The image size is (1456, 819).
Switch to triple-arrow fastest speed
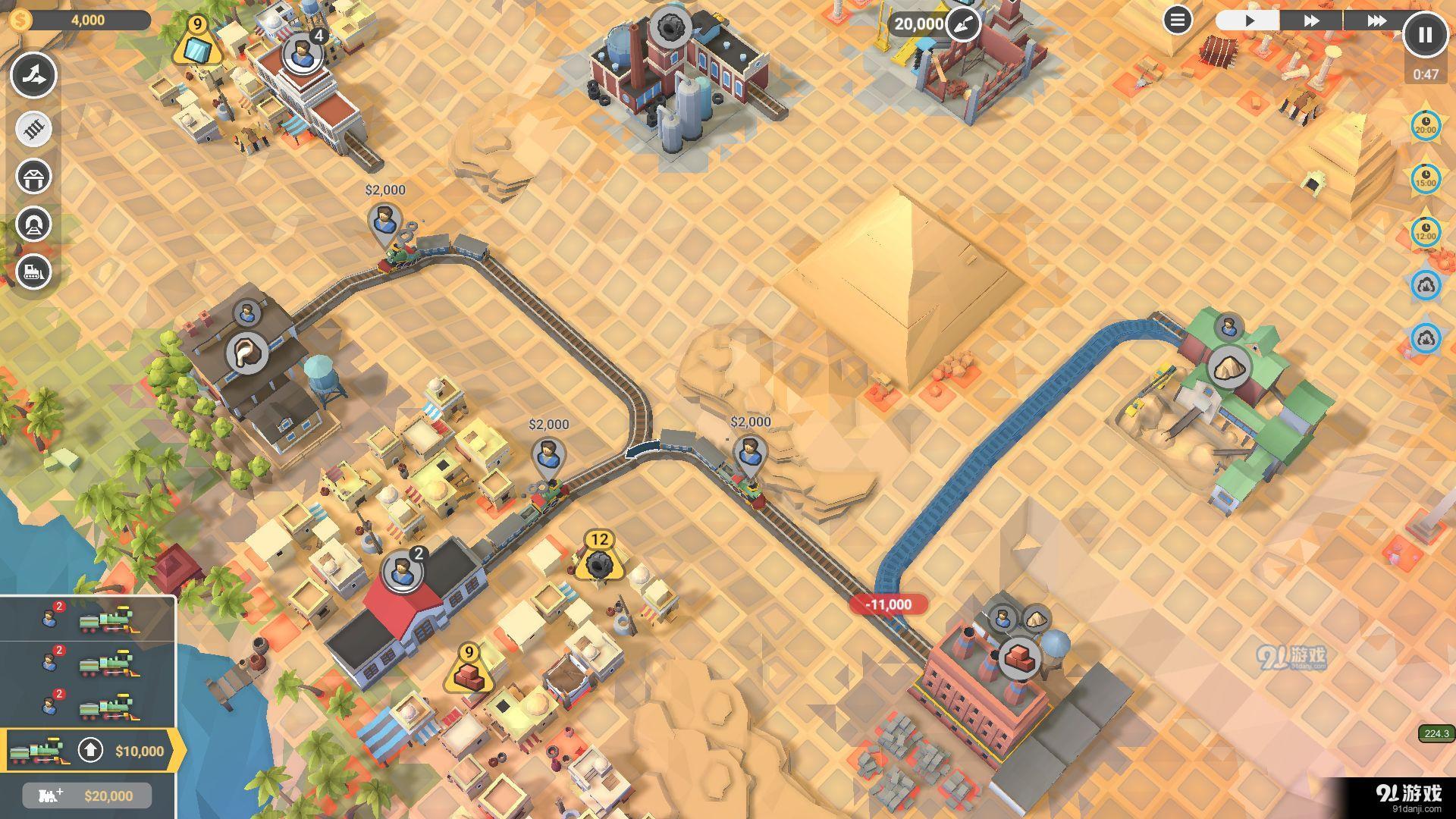(1376, 20)
